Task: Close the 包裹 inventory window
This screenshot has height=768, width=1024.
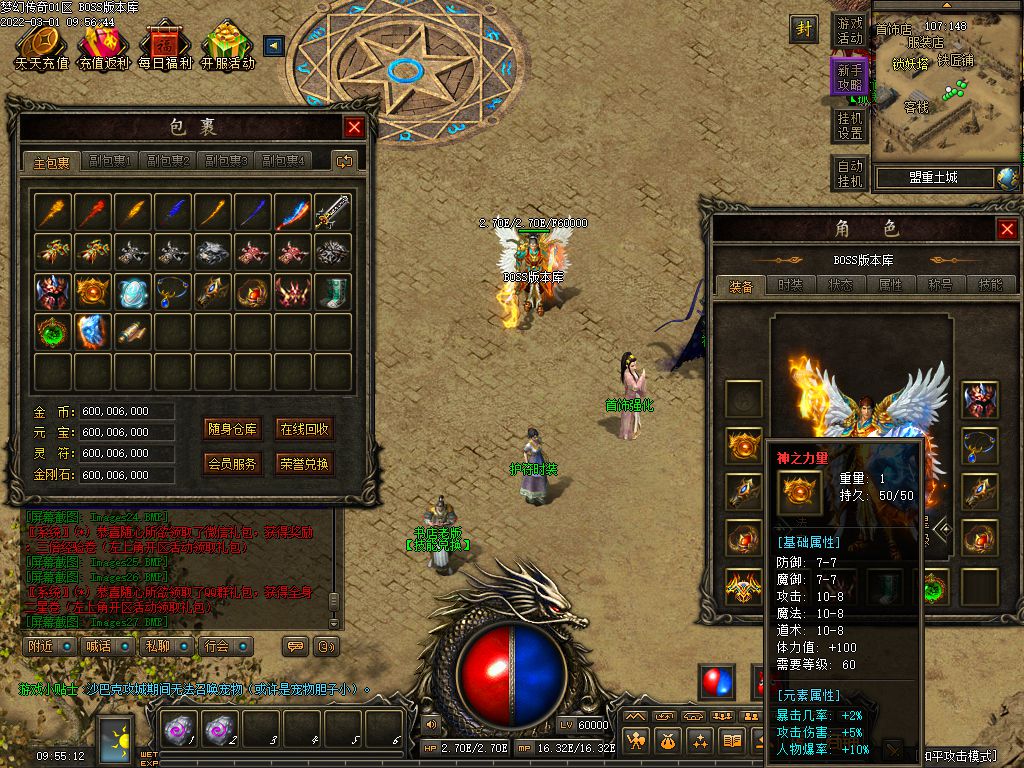Action: click(x=354, y=127)
